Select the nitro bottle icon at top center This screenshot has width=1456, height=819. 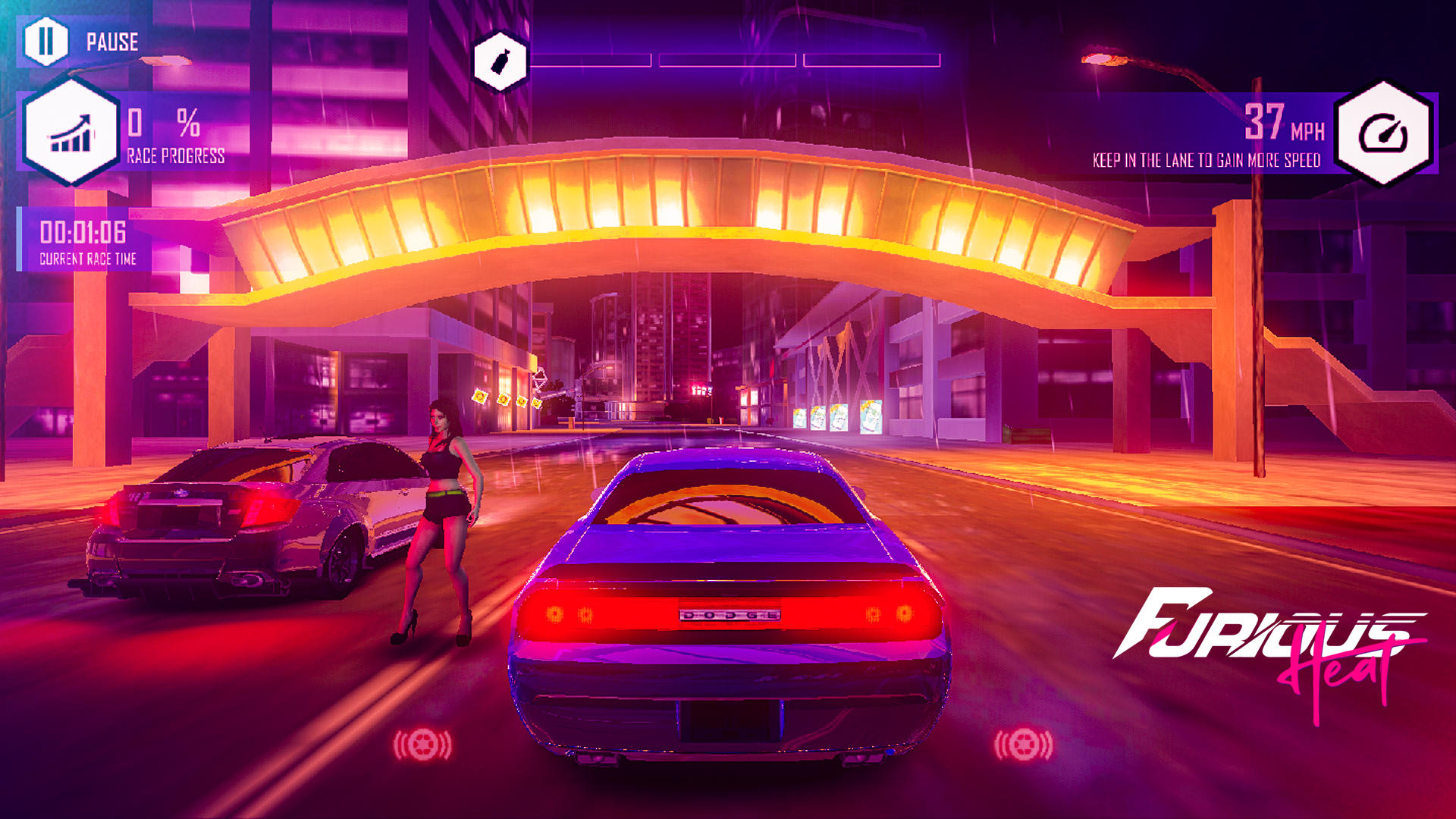click(x=499, y=59)
